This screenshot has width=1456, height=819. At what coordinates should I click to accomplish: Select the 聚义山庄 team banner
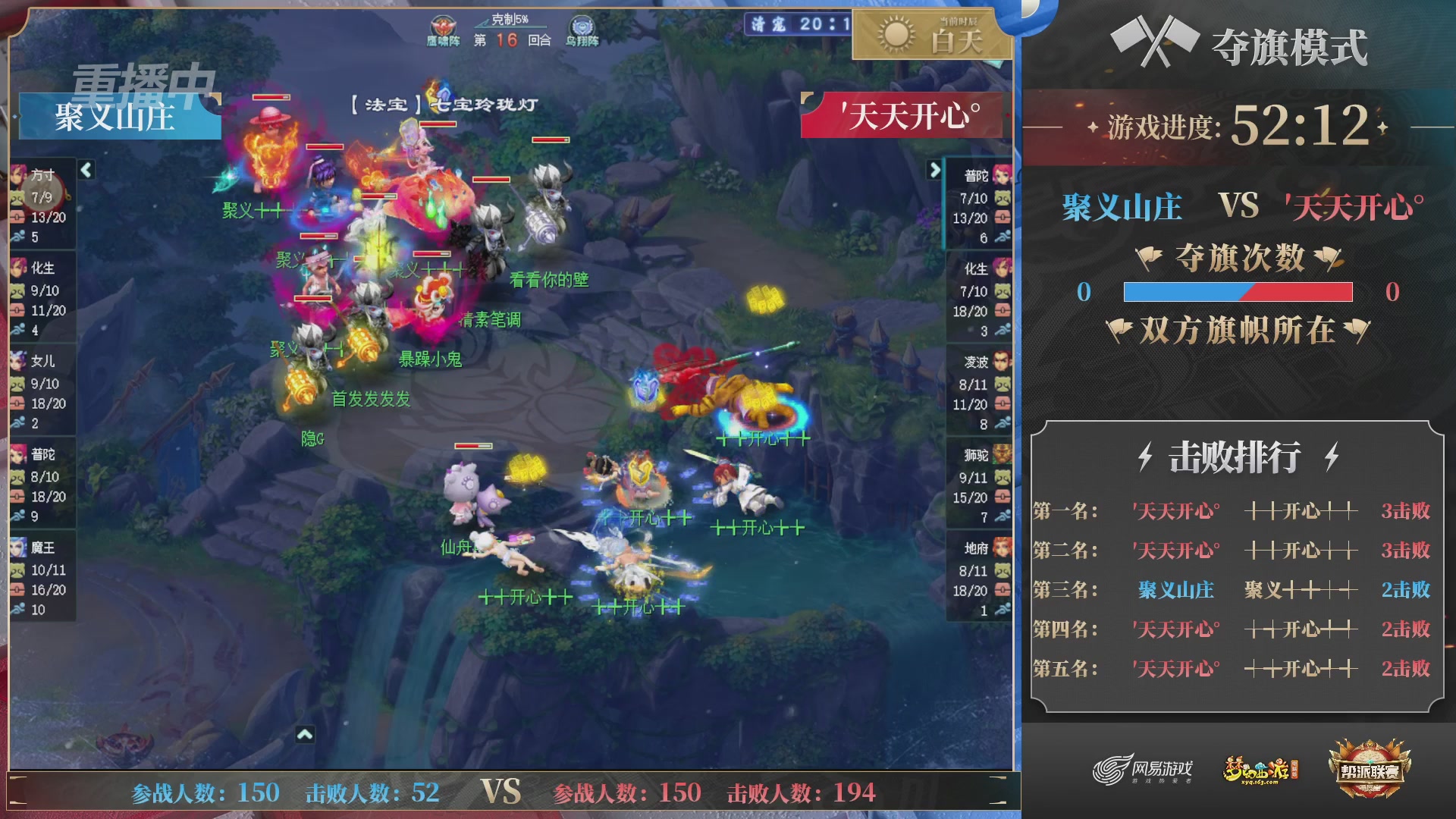pos(115,118)
